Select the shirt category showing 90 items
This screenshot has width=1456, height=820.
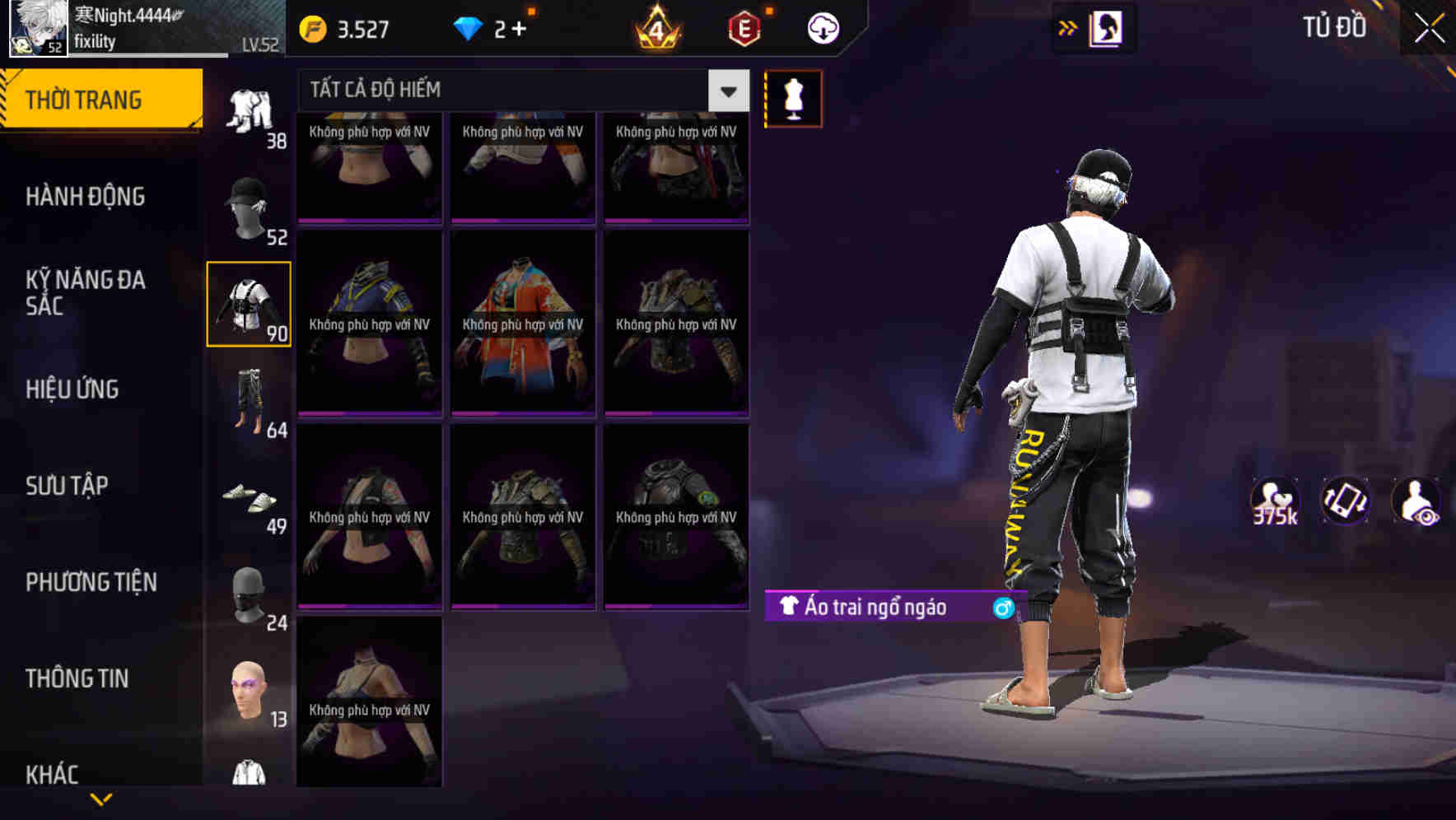point(249,305)
